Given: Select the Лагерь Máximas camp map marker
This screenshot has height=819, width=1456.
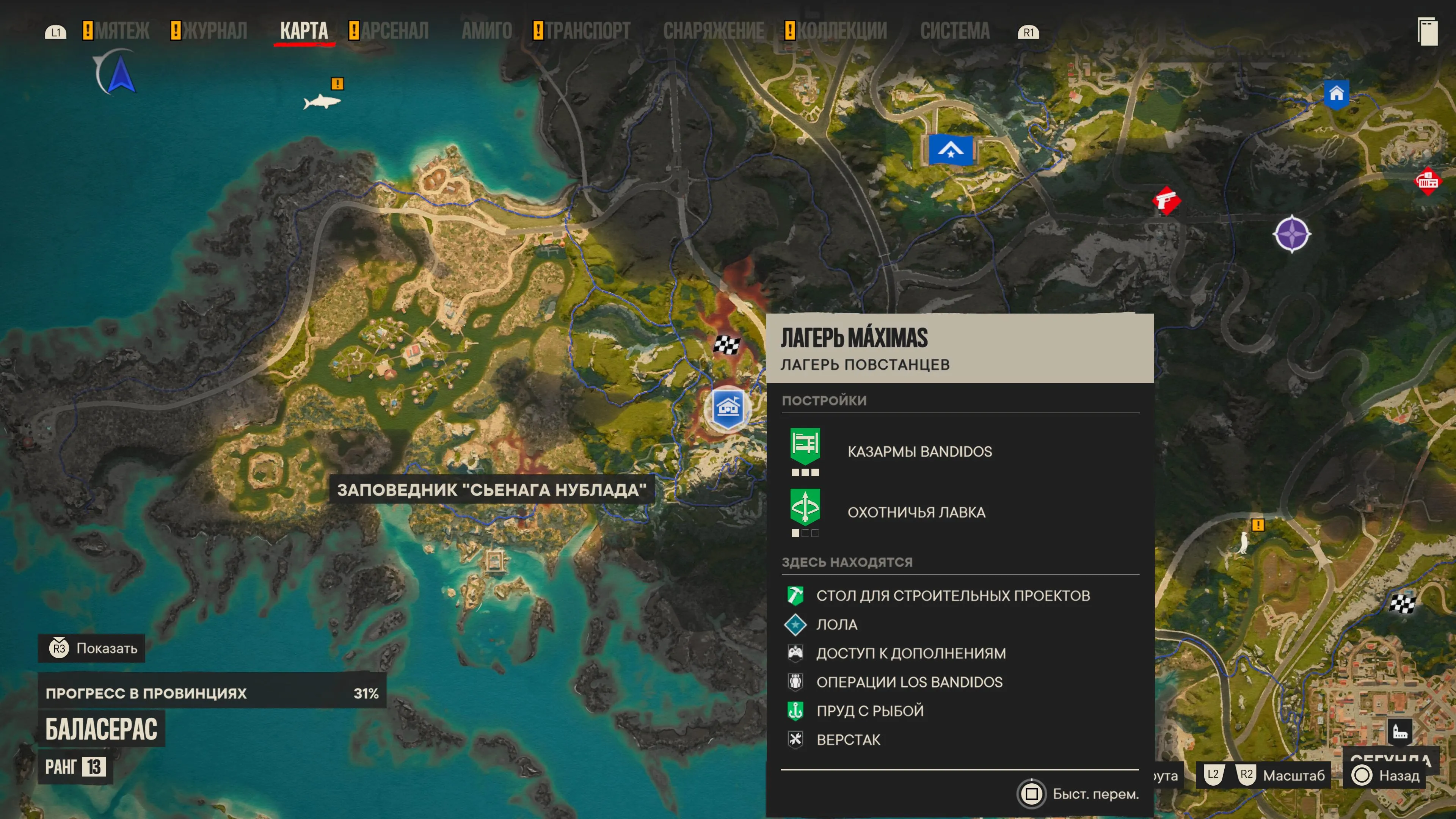Looking at the screenshot, I should tap(728, 408).
